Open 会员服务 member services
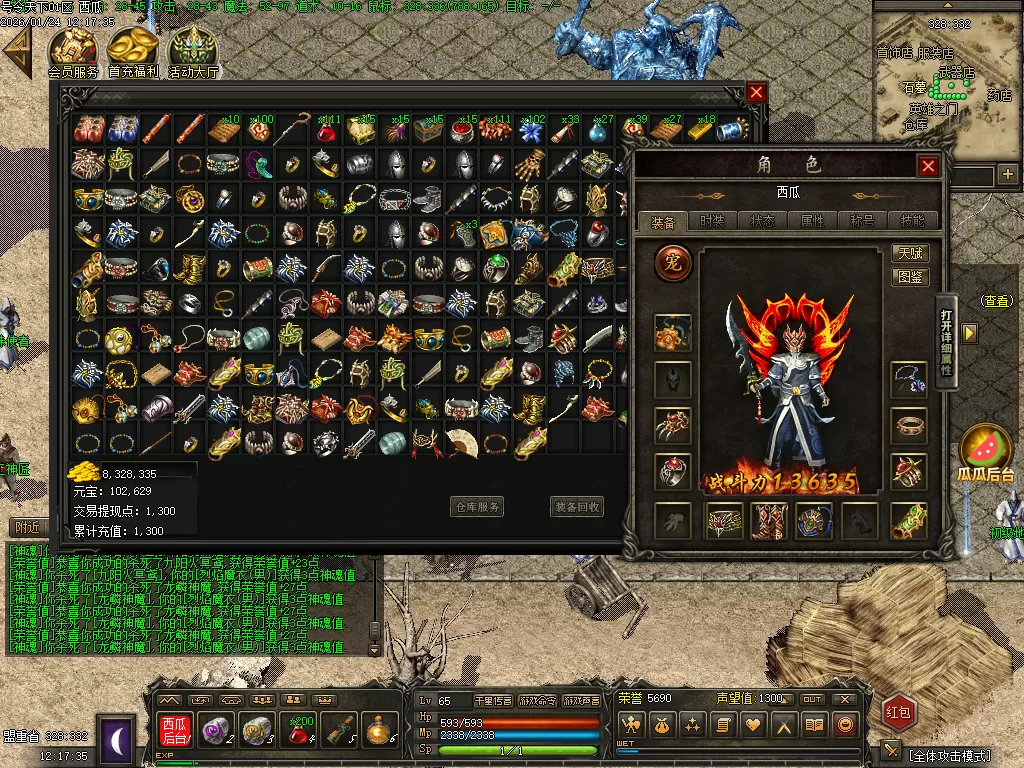 73,51
